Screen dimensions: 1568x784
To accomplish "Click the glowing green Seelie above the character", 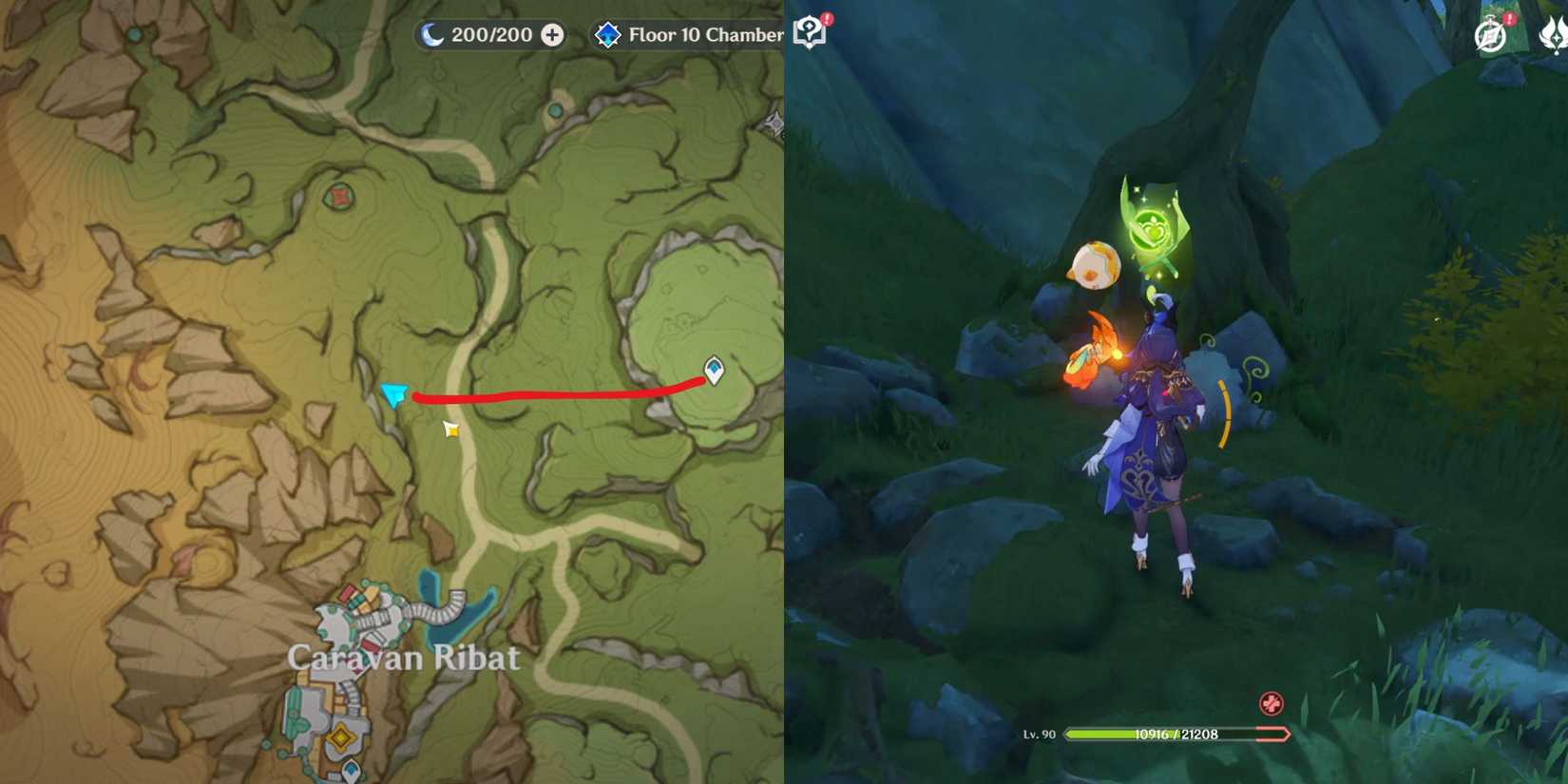I will (1150, 228).
